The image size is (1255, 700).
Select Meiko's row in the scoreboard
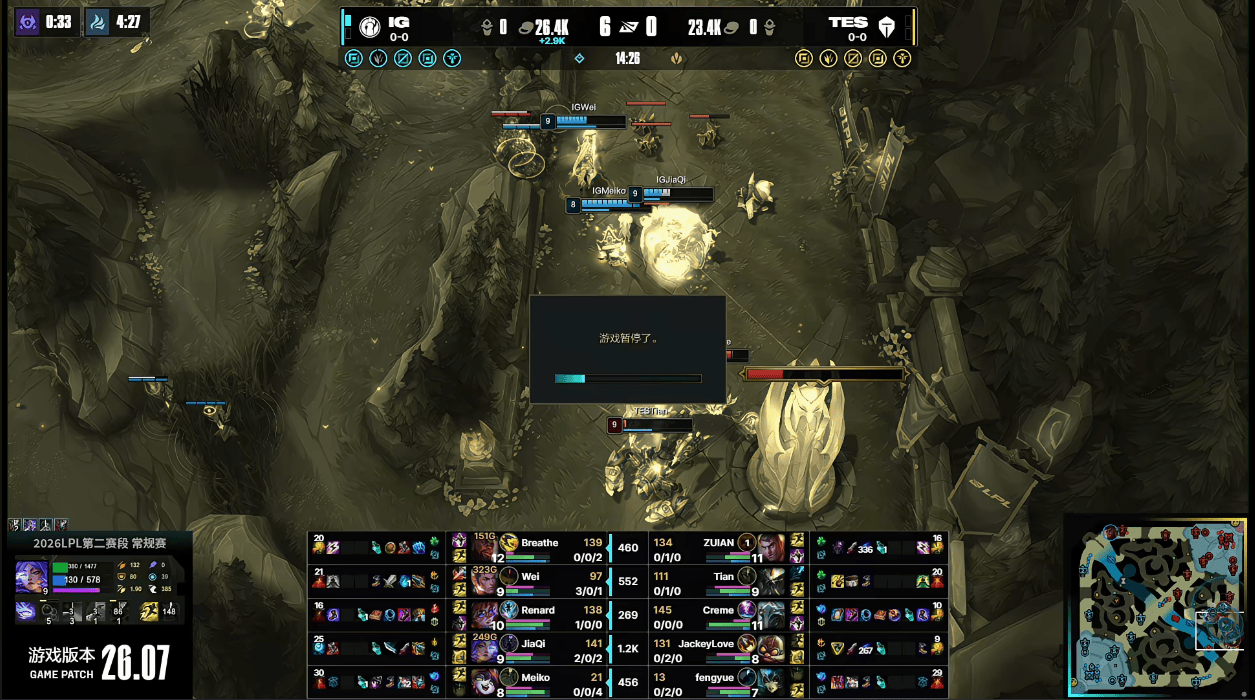pos(540,680)
